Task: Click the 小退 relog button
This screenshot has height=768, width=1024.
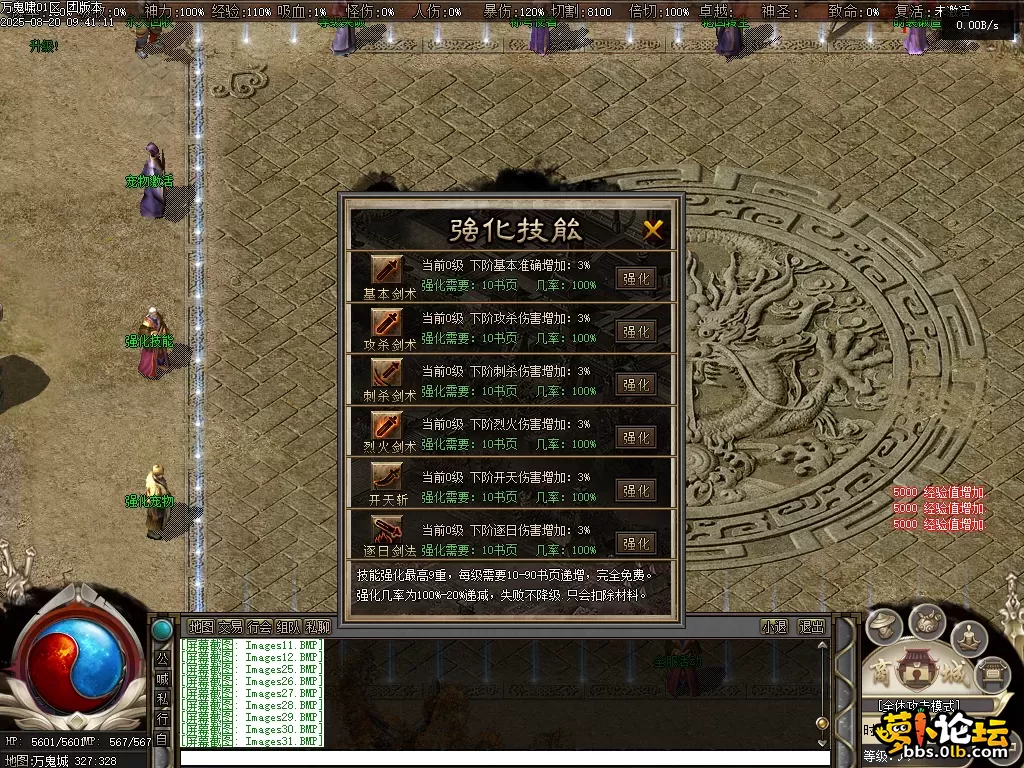Action: 774,627
